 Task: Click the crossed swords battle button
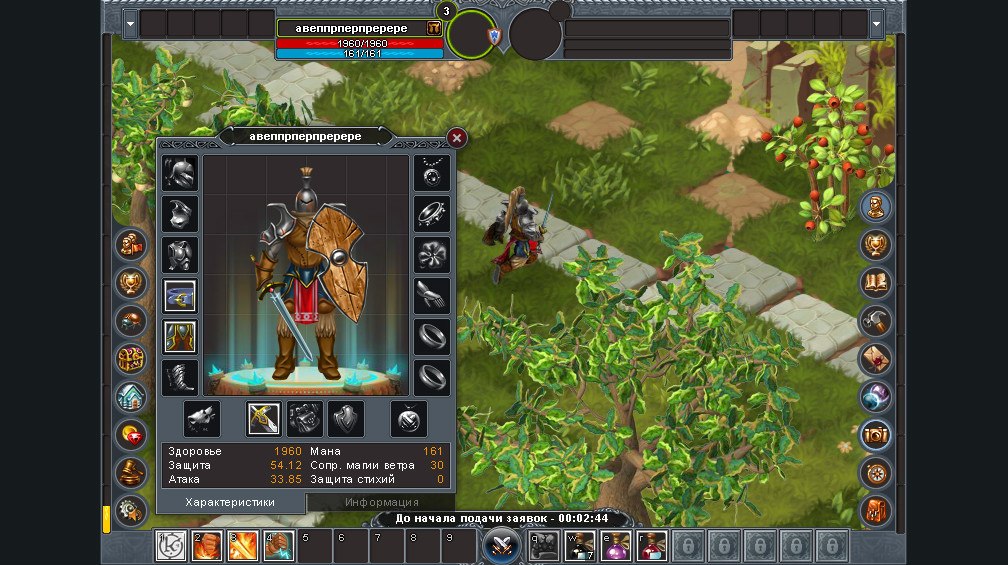pyautogui.click(x=499, y=546)
